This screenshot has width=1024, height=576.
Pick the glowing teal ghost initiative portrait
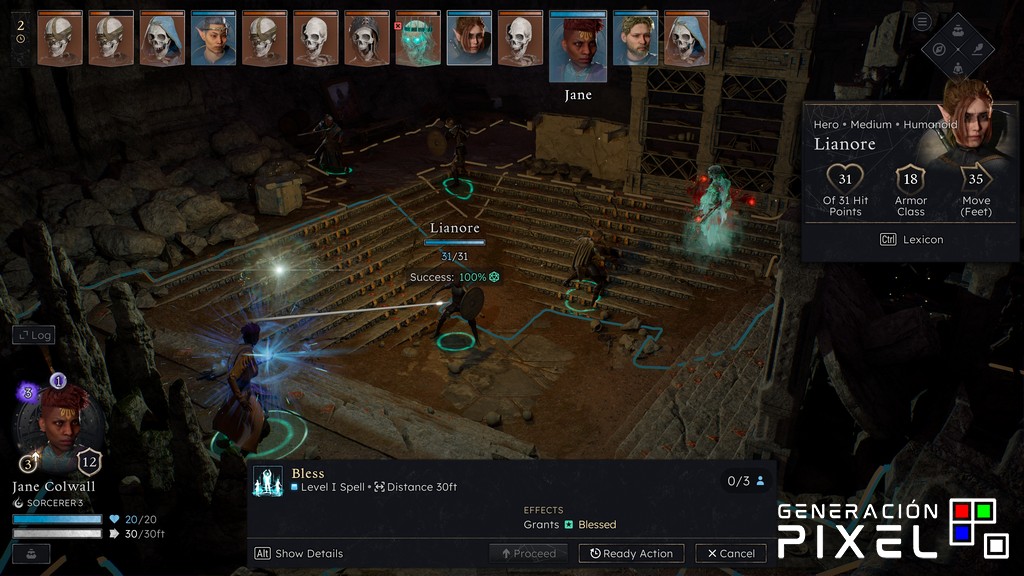click(x=418, y=40)
